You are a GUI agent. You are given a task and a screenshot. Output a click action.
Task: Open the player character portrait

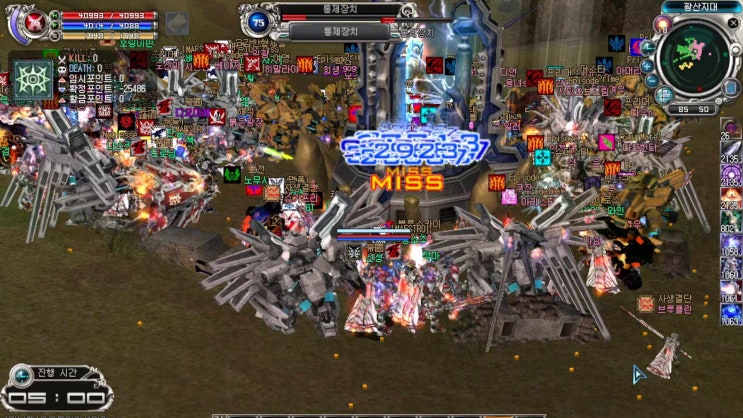[x=23, y=24]
